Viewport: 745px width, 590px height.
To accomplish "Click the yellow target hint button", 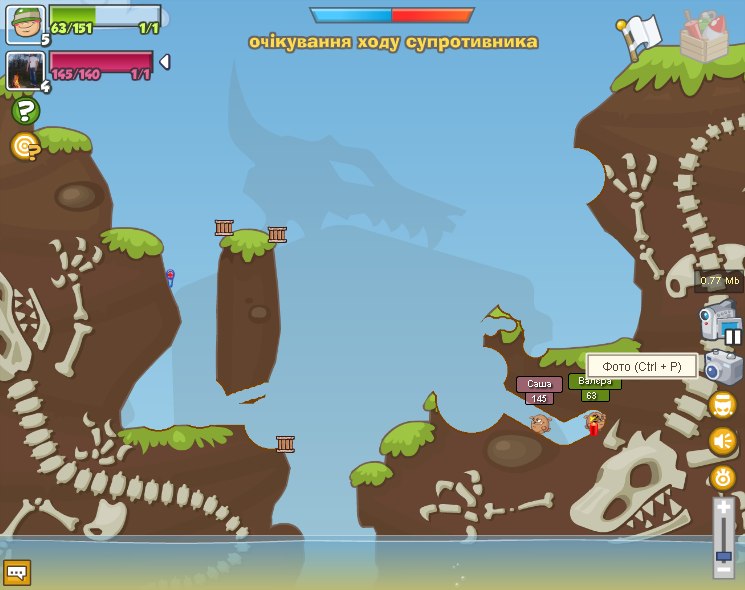I will pos(25,147).
